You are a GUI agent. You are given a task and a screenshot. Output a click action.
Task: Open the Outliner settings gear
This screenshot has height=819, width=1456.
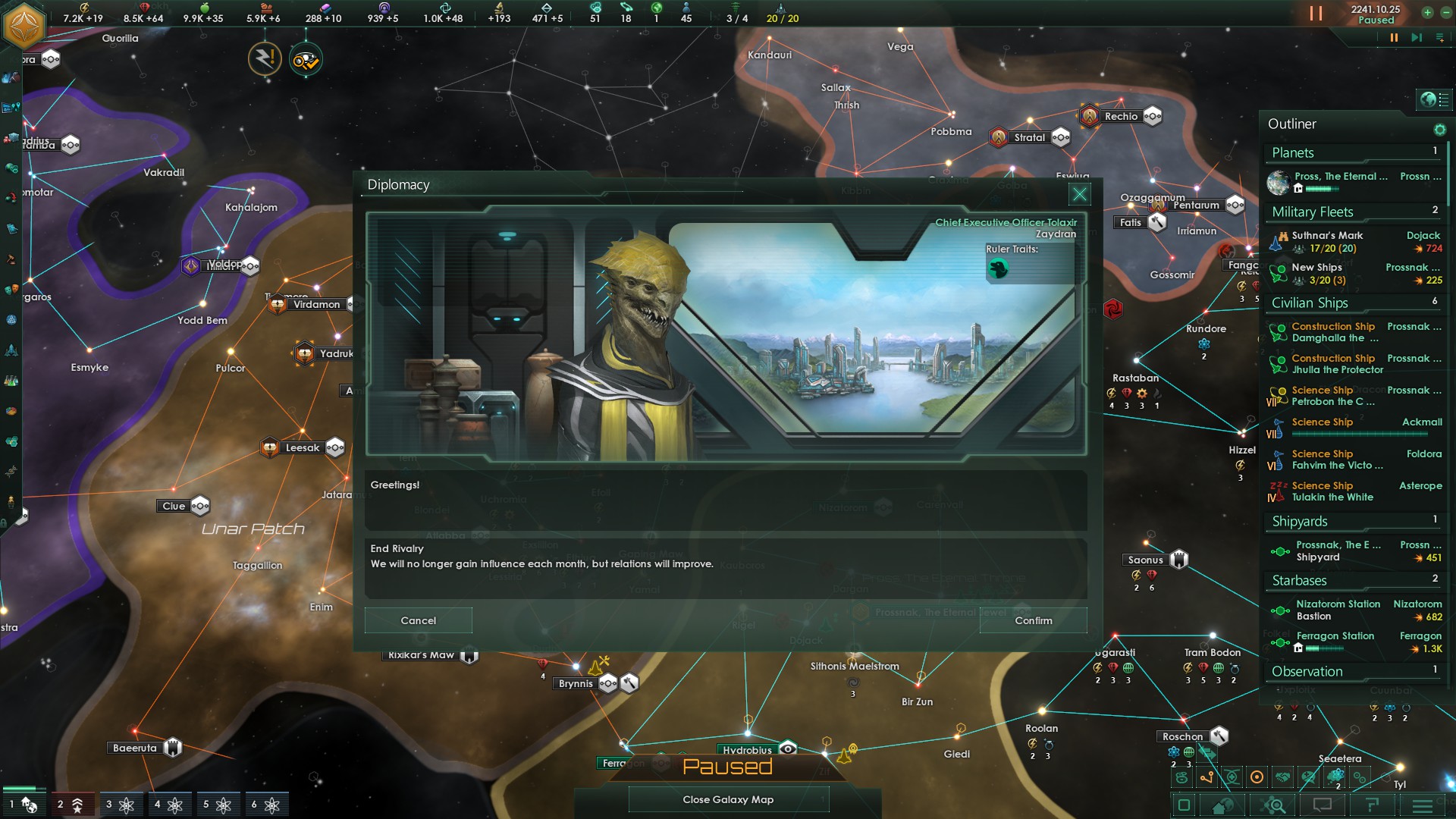(x=1440, y=130)
